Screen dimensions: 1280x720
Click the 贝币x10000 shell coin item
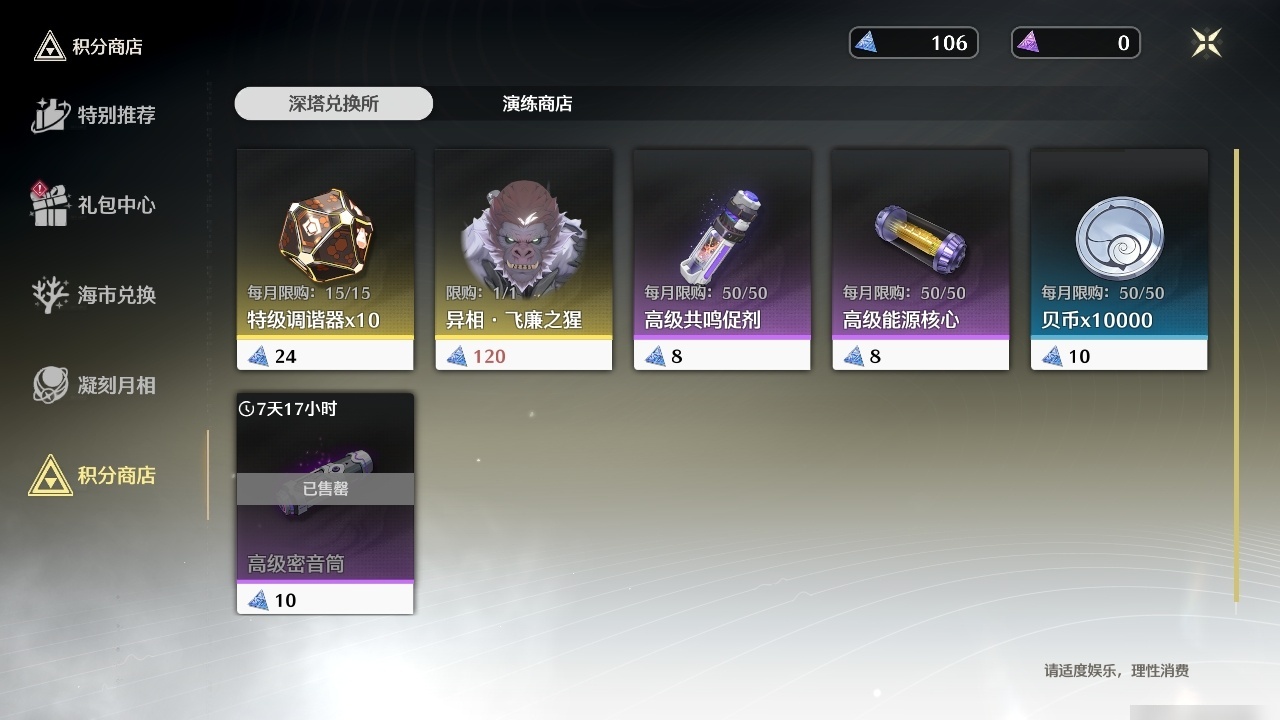click(x=1117, y=257)
